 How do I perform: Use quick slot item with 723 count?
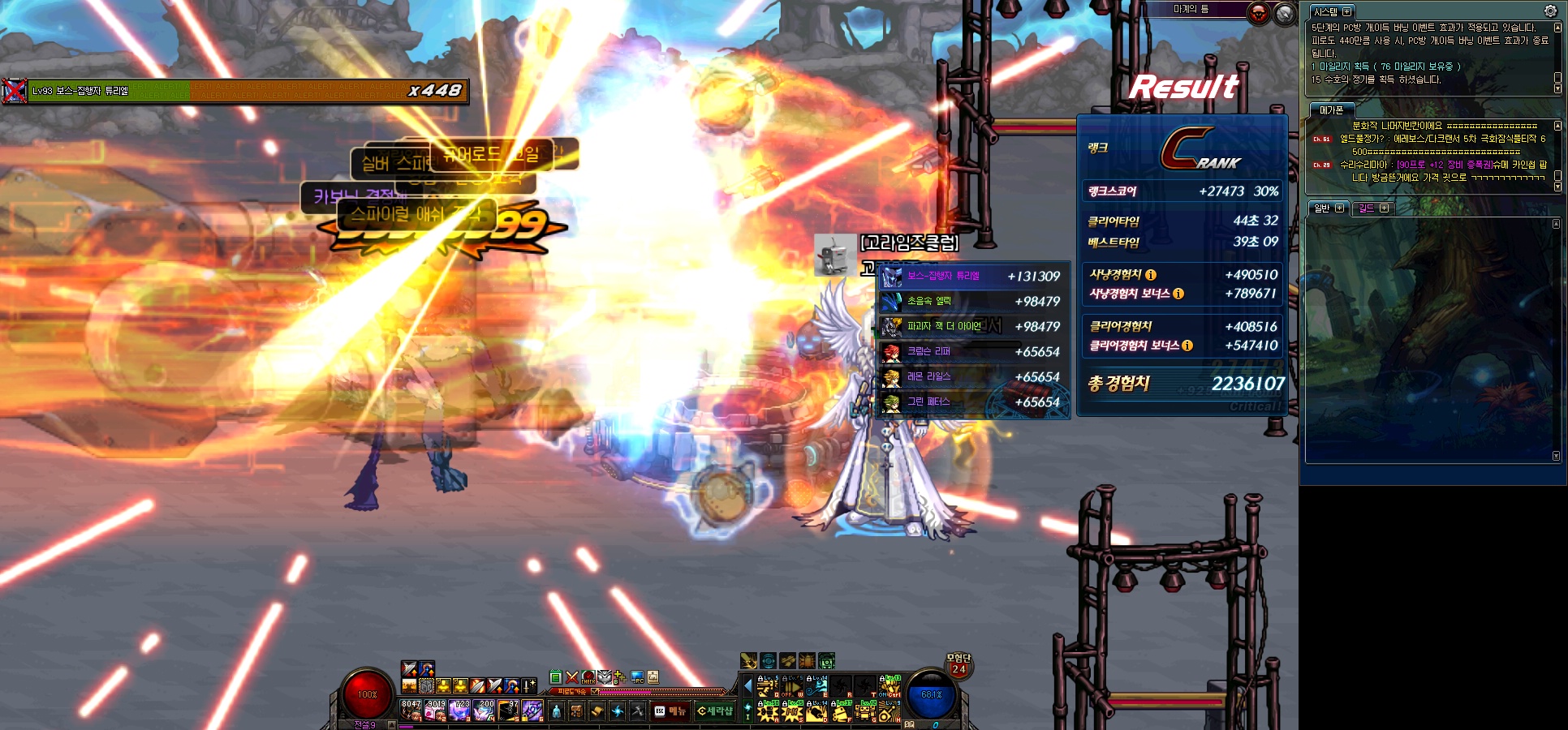460,711
